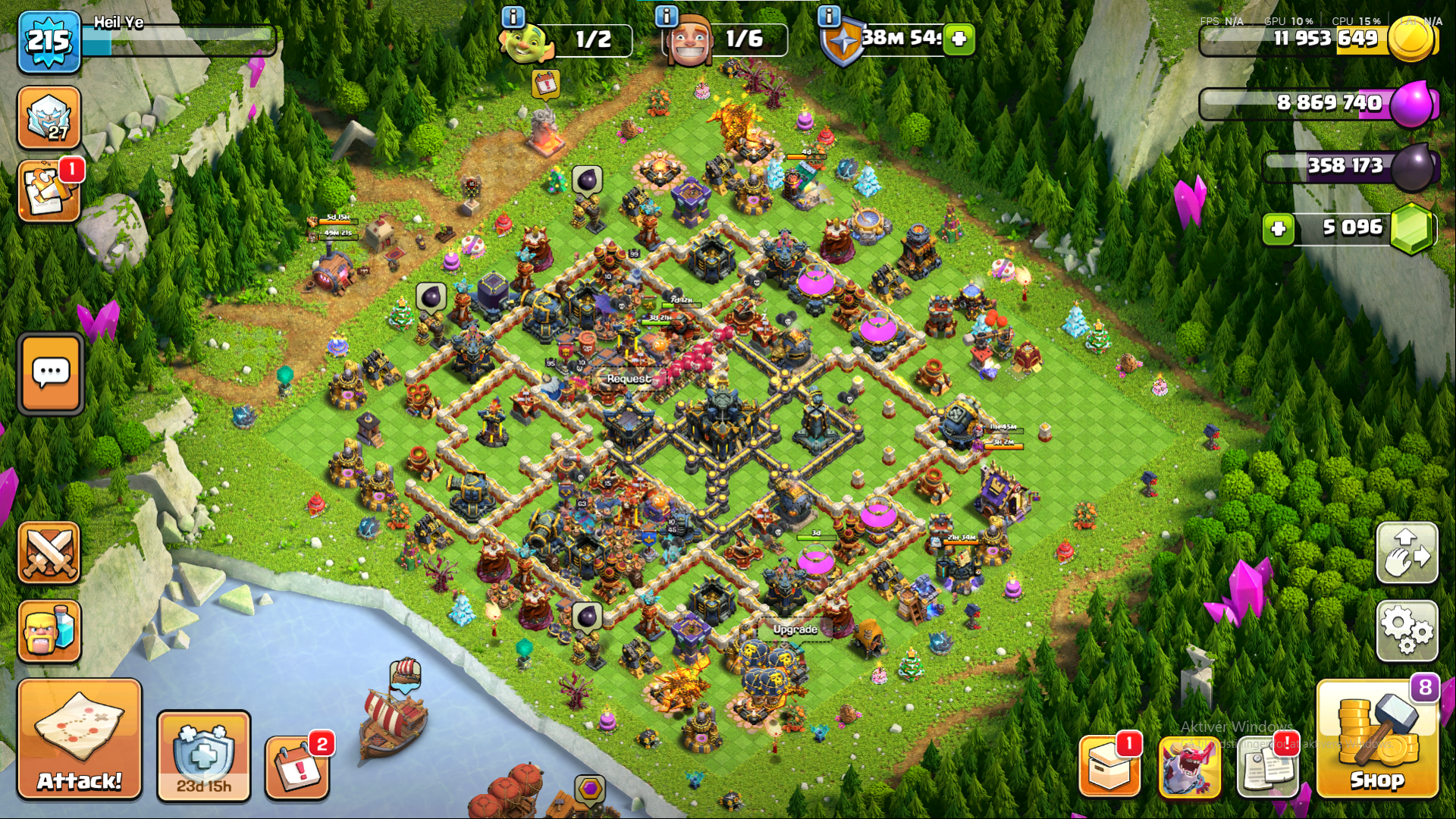Open the crossed swords battle log
This screenshot has height=819, width=1456.
click(49, 553)
